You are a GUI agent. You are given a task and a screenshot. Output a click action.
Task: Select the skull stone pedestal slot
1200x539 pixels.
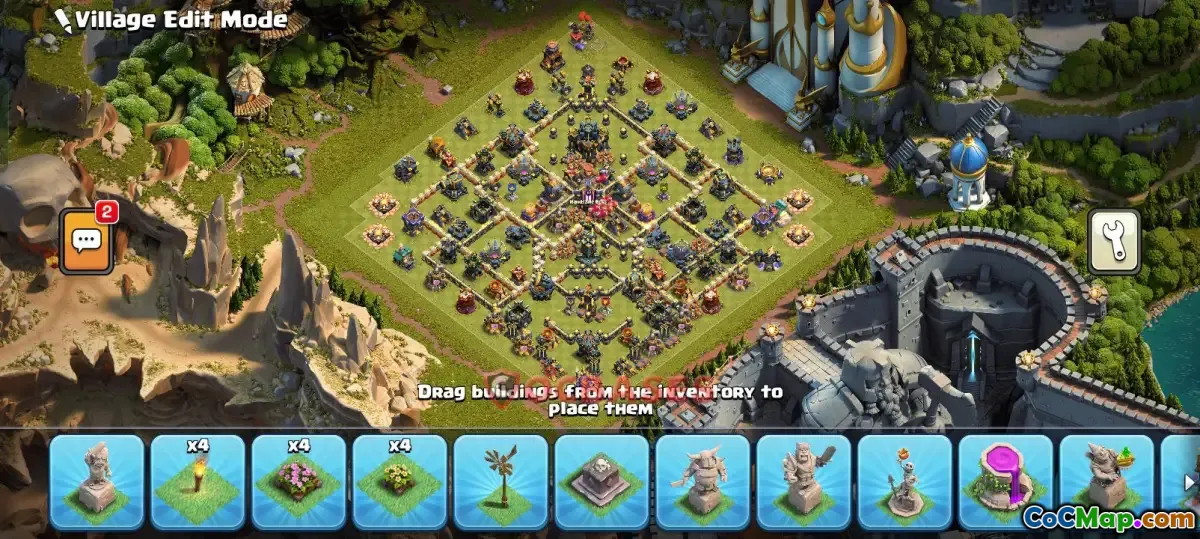point(601,481)
